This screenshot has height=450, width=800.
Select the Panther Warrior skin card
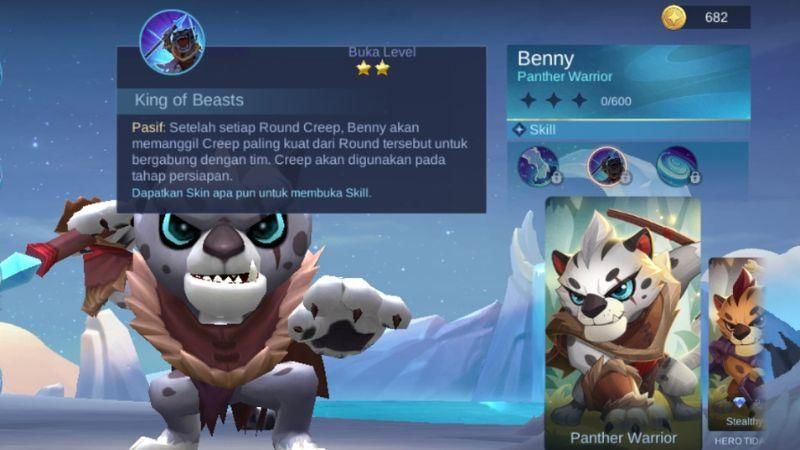(622, 320)
